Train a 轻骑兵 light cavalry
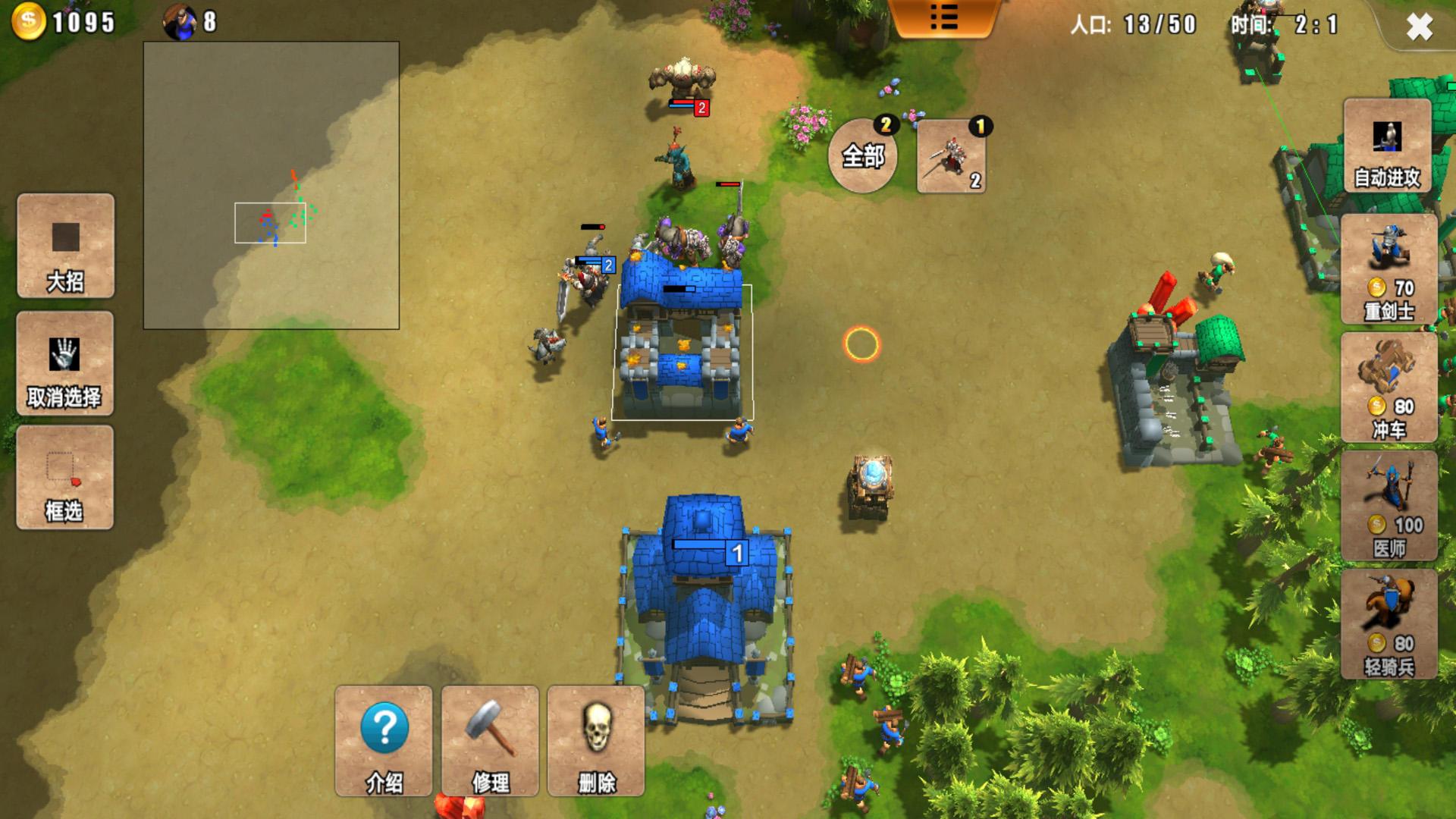Viewport: 1456px width, 819px height. pos(1389,624)
